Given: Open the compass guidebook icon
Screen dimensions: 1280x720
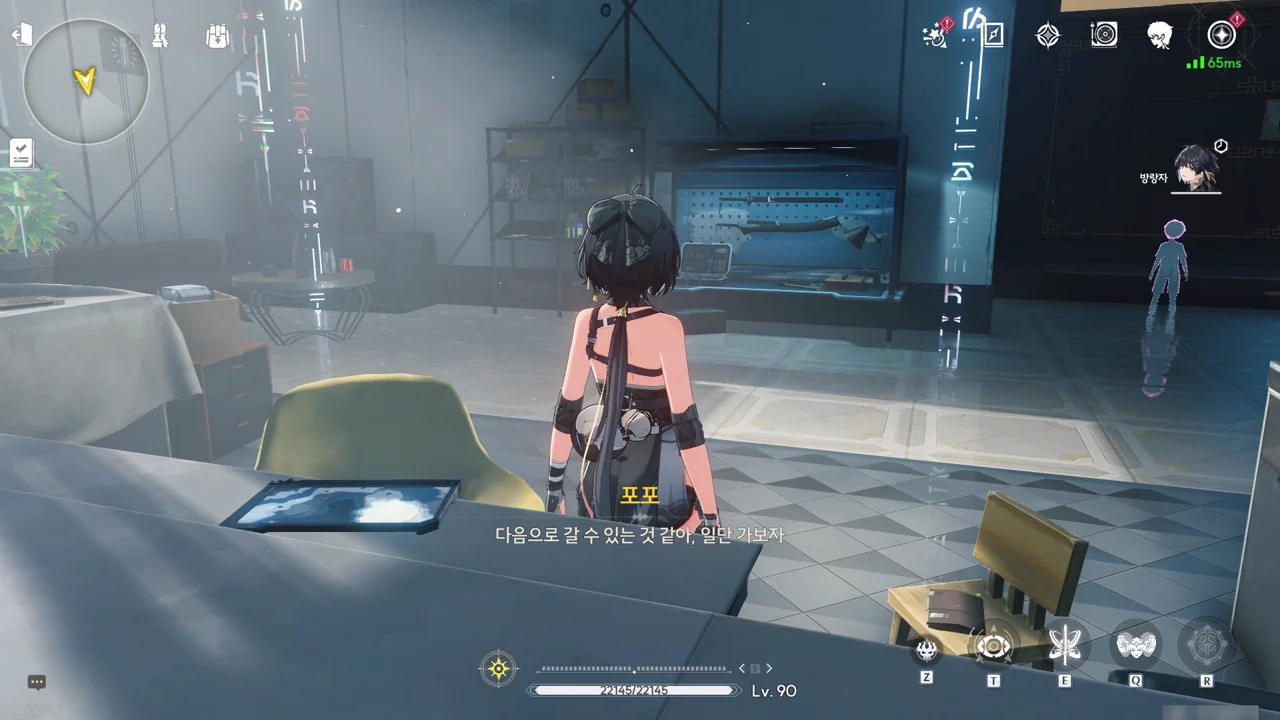Looking at the screenshot, I should tap(993, 36).
